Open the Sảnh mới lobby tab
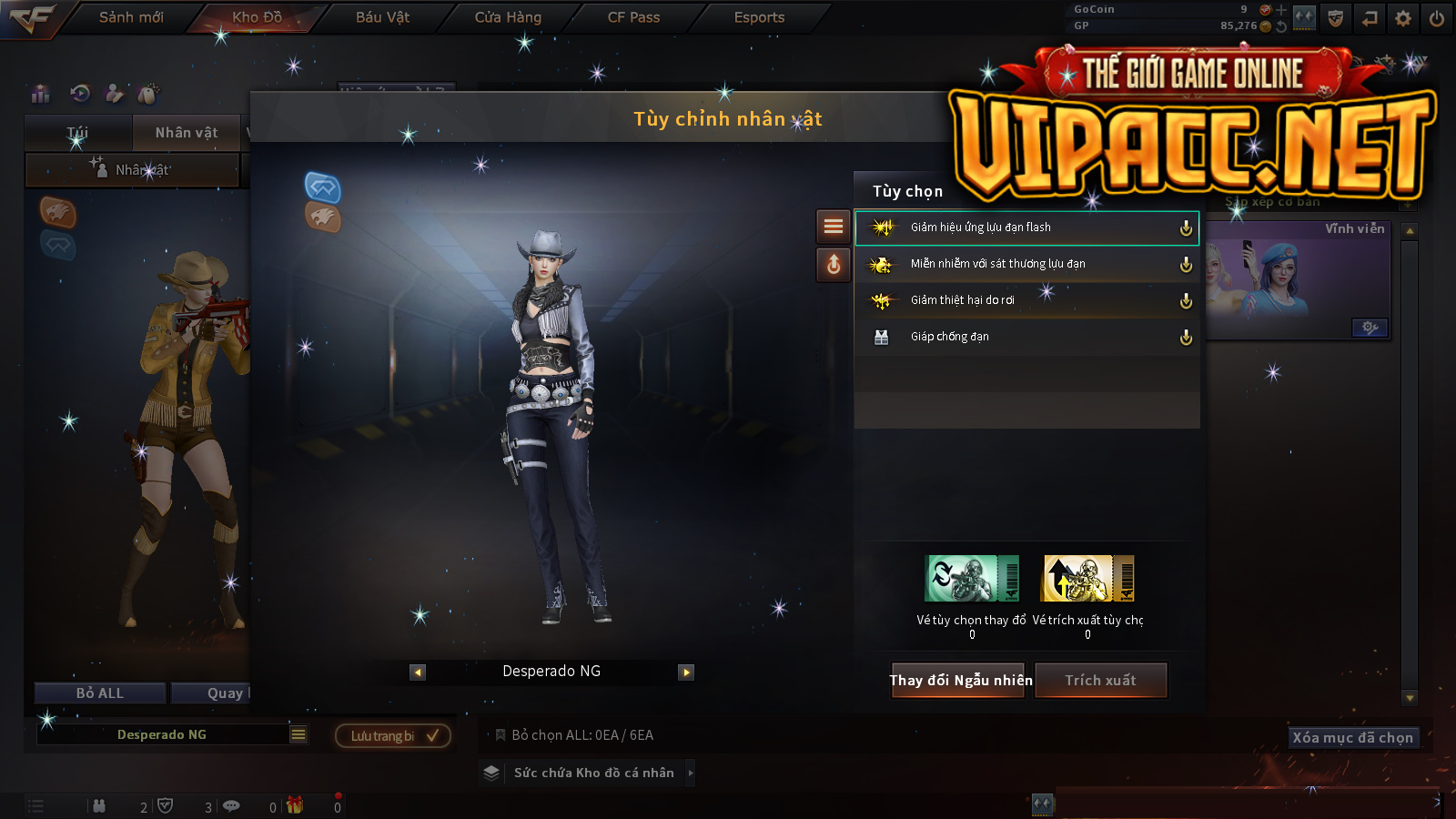The image size is (1456, 819). 131,17
